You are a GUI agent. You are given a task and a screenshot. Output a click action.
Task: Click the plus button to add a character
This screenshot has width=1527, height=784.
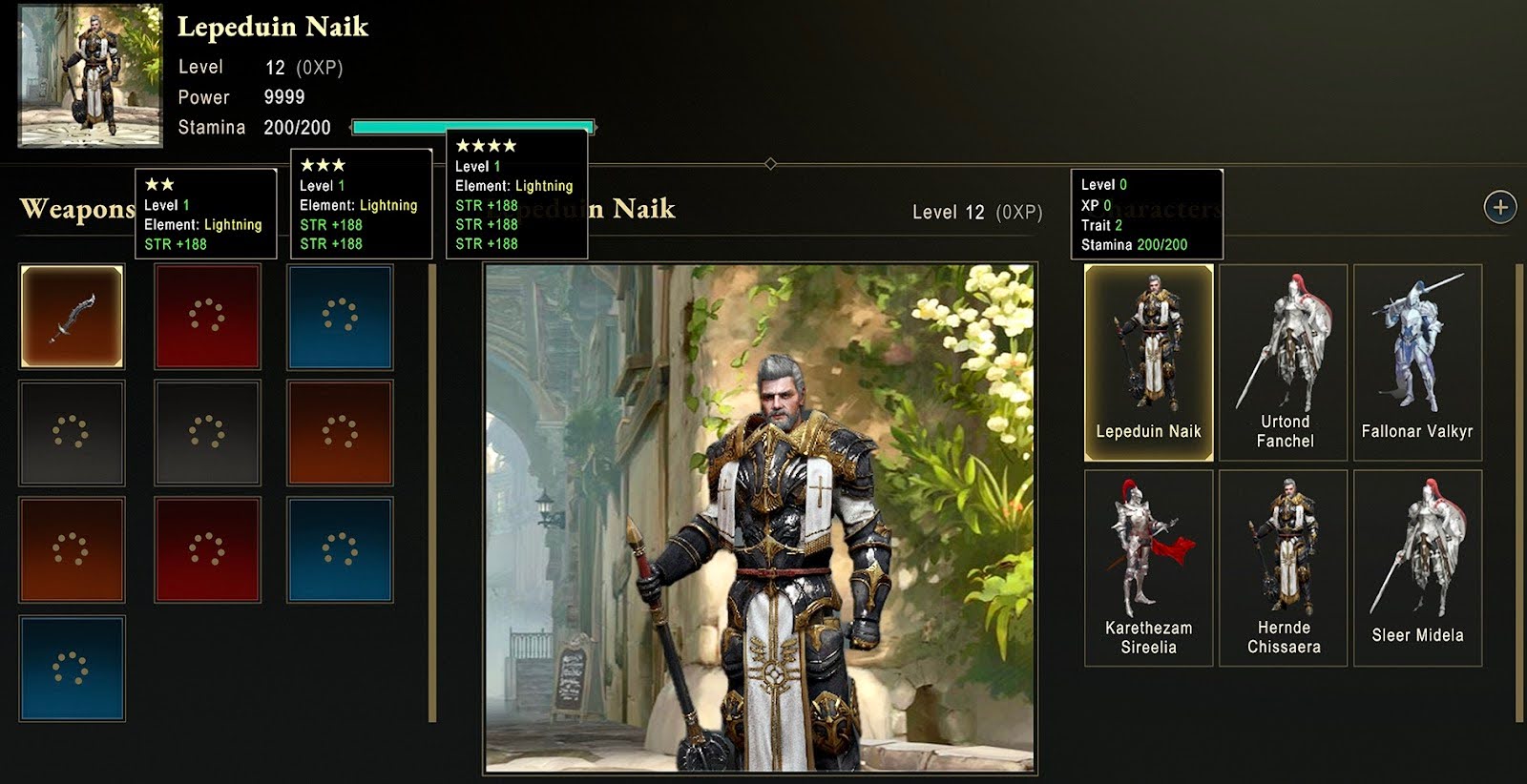[1499, 207]
